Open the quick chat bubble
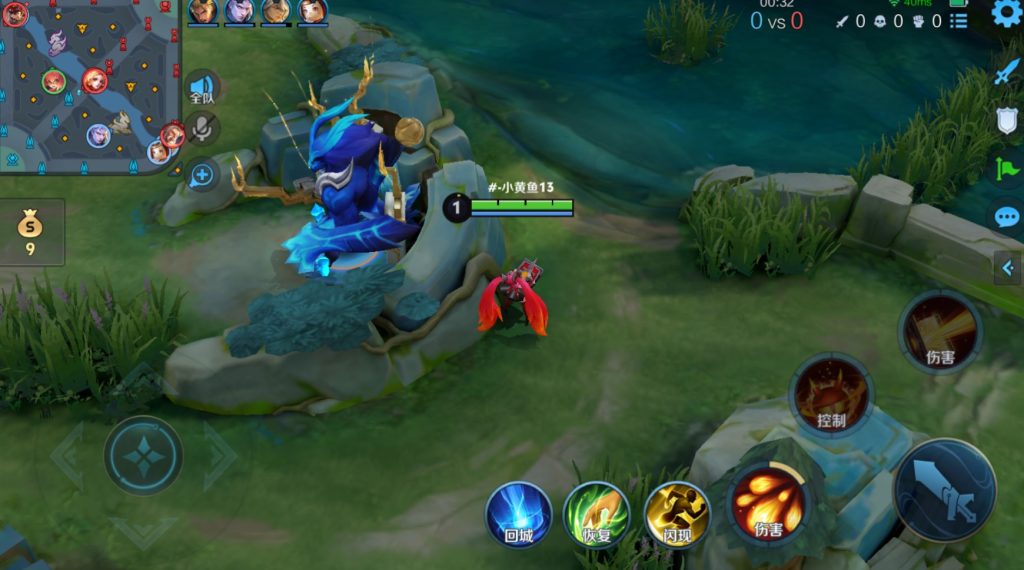The image size is (1024, 570). pos(1006,217)
